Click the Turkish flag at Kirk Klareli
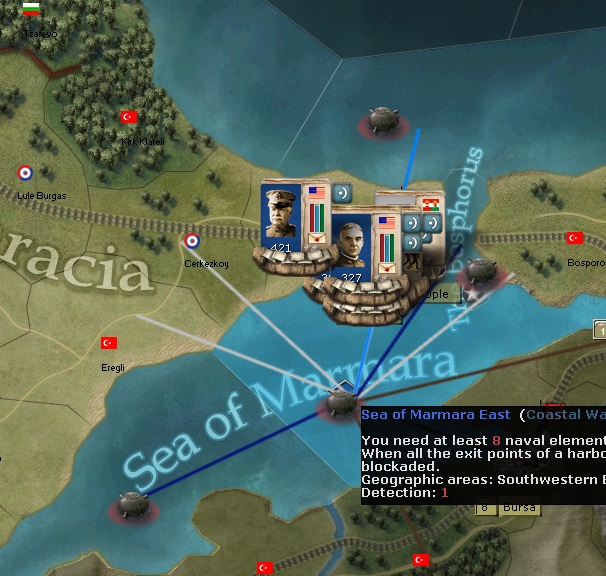Image resolution: width=606 pixels, height=576 pixels. [x=128, y=117]
